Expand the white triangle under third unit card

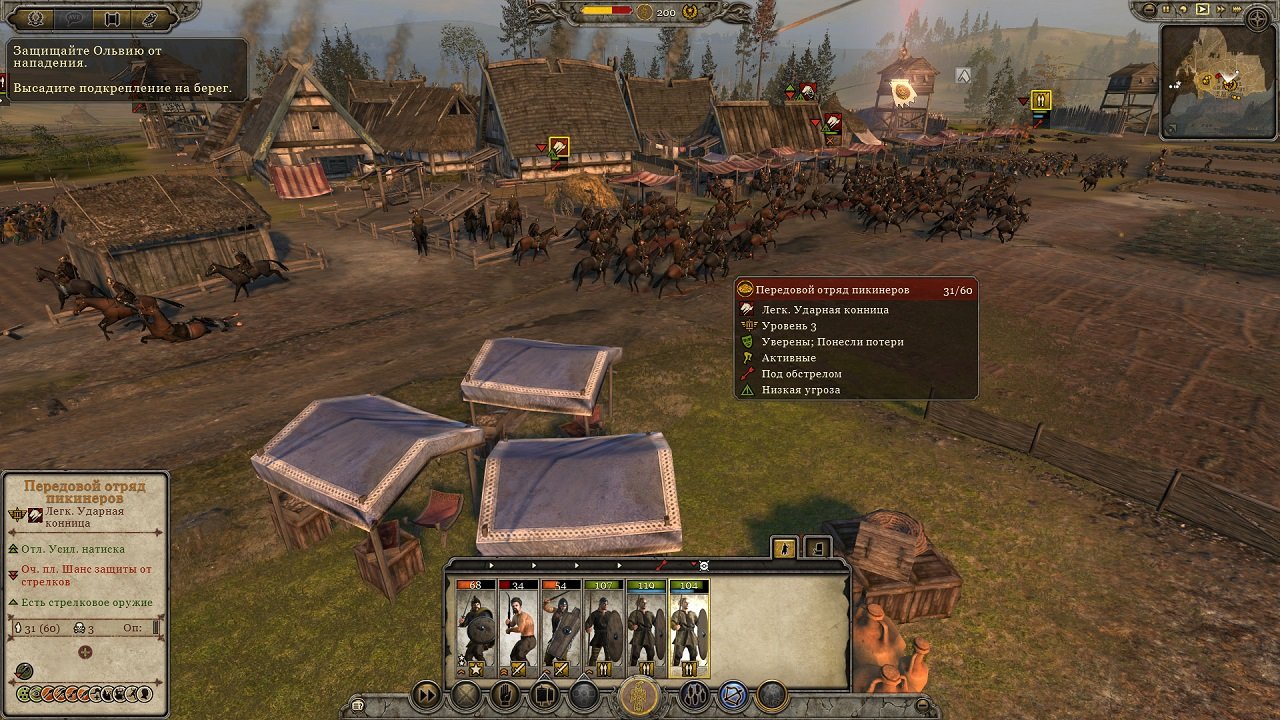coord(546,678)
